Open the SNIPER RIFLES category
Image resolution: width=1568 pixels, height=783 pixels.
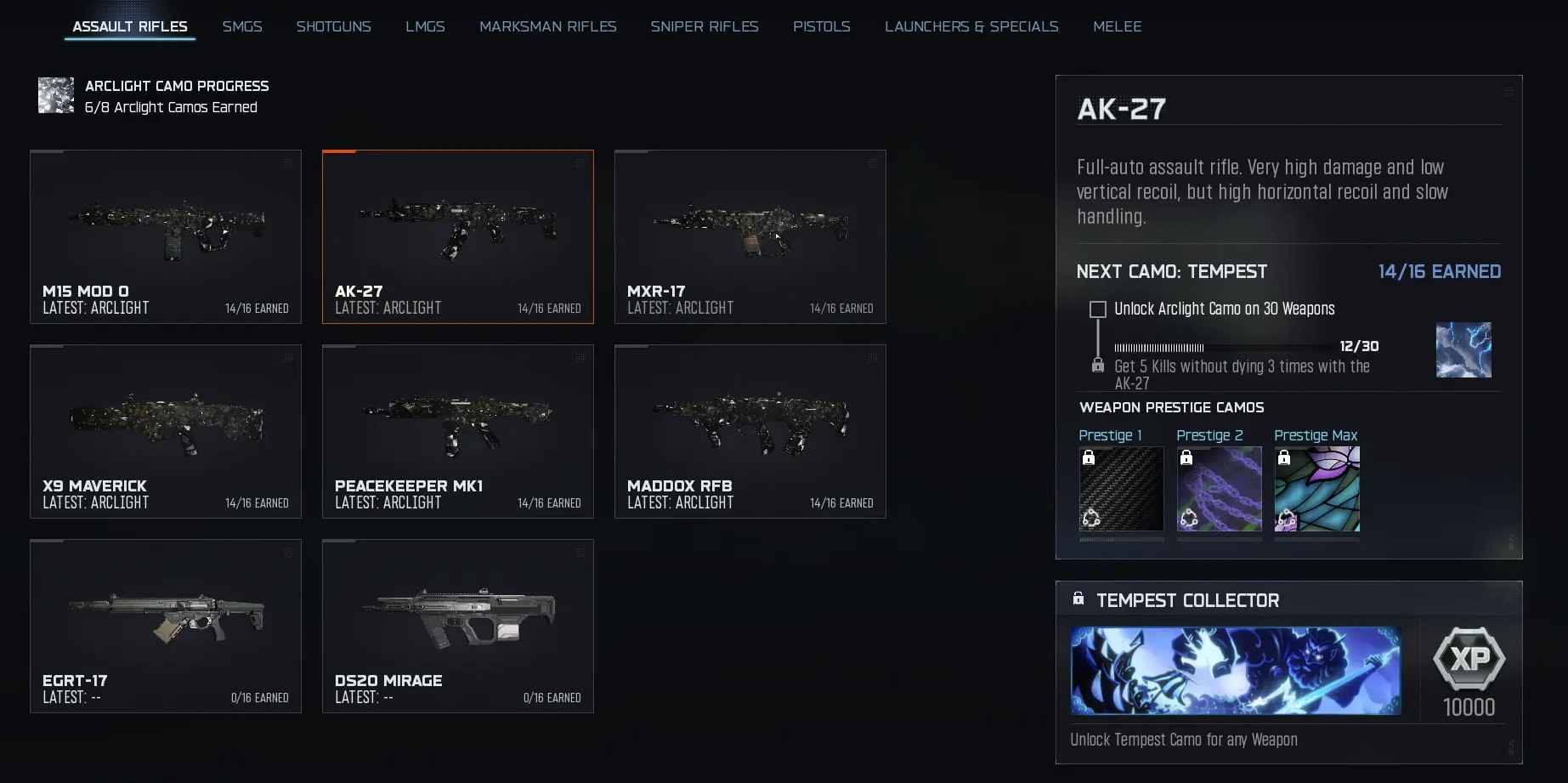pos(705,26)
